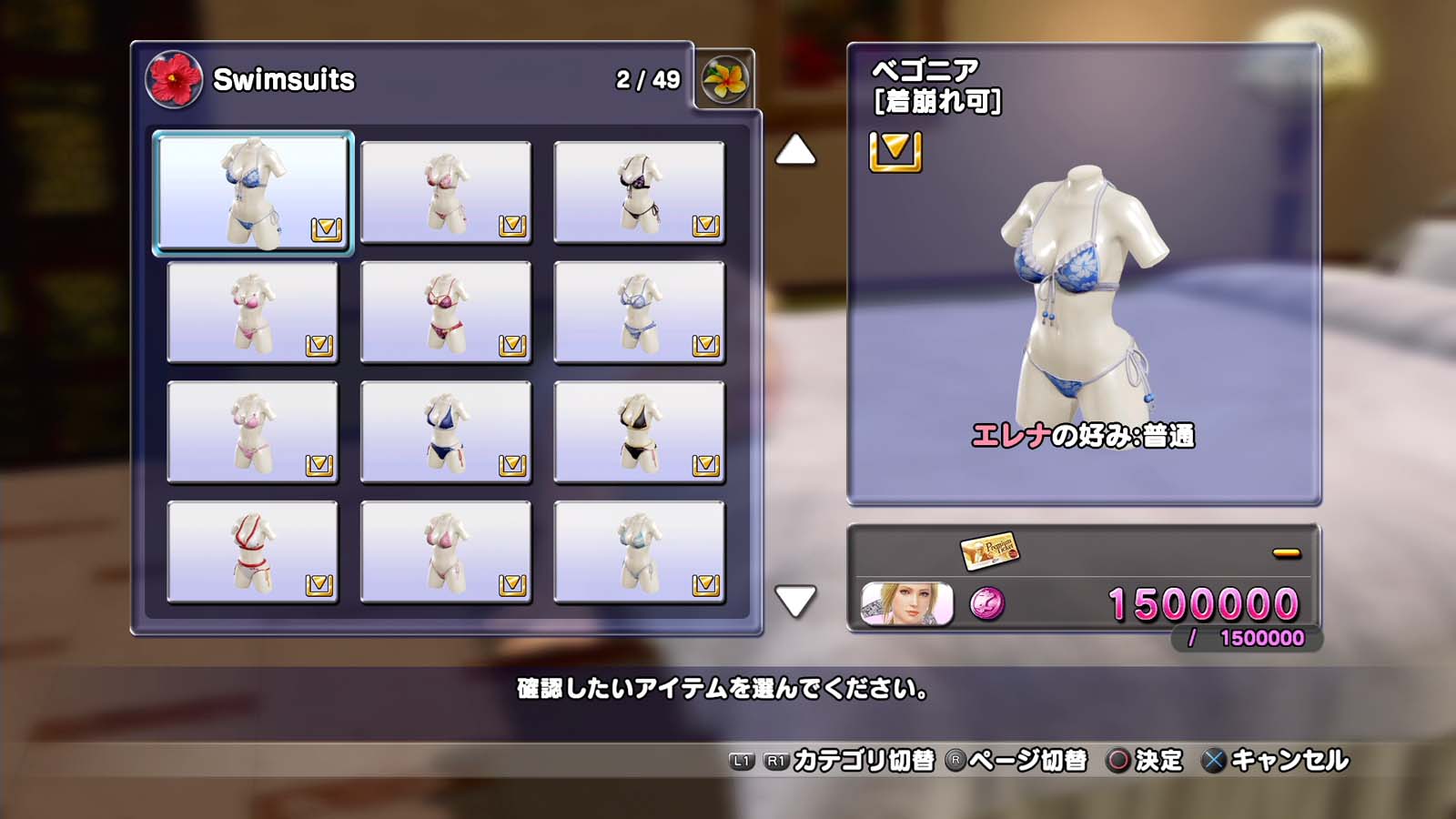1456x819 pixels.
Task: Go to next page with down arrow
Action: tap(795, 601)
